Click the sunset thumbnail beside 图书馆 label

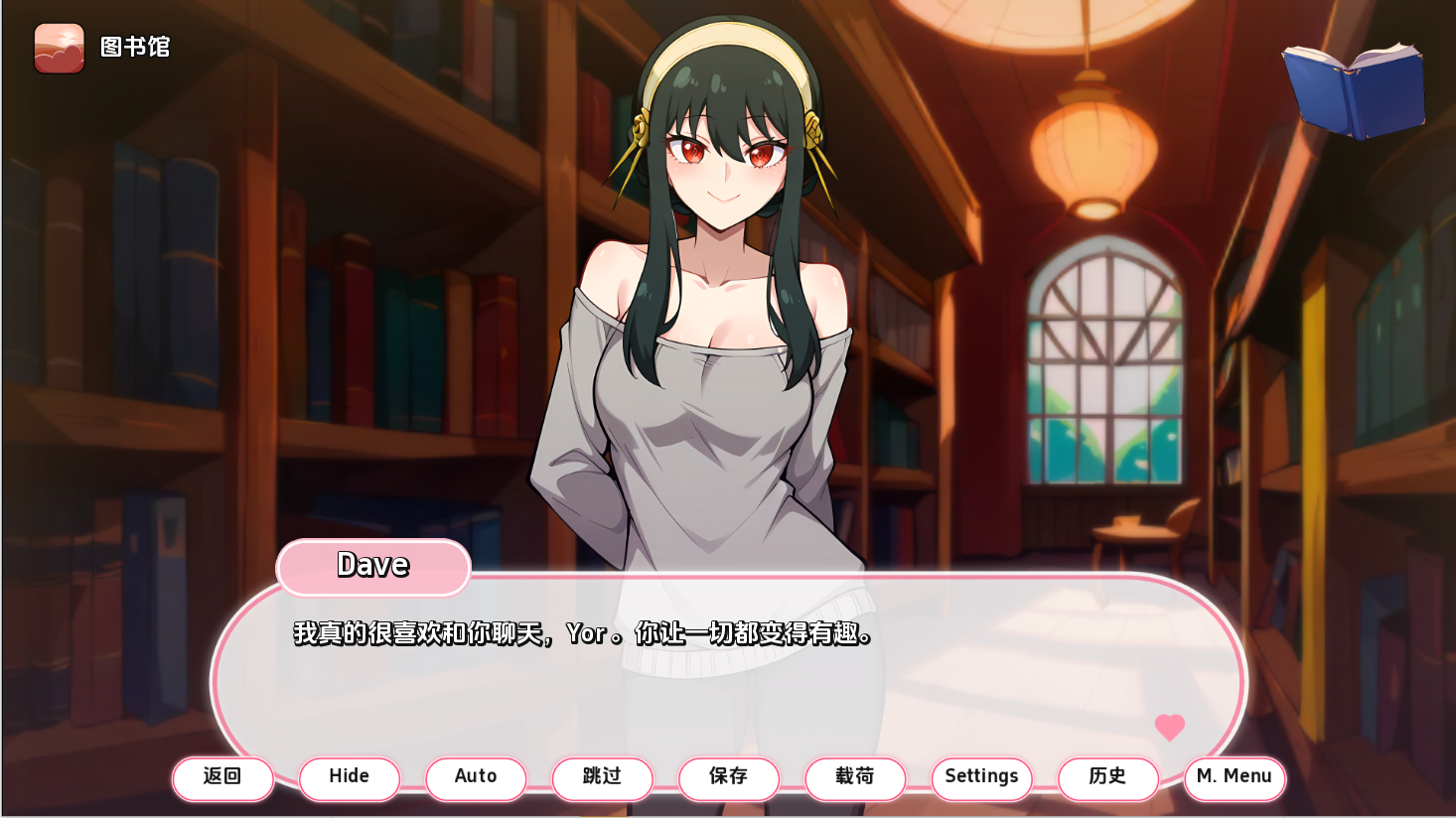click(58, 47)
